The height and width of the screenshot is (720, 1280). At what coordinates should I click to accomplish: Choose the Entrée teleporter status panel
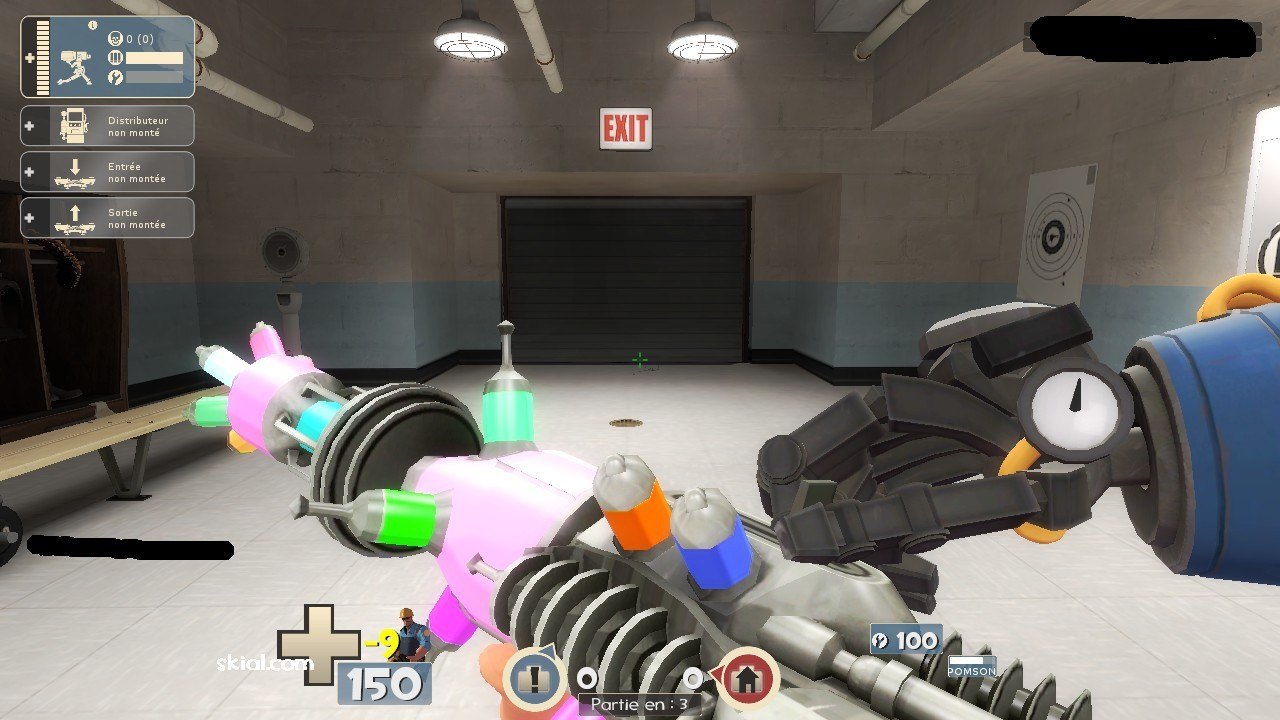pyautogui.click(x=108, y=172)
